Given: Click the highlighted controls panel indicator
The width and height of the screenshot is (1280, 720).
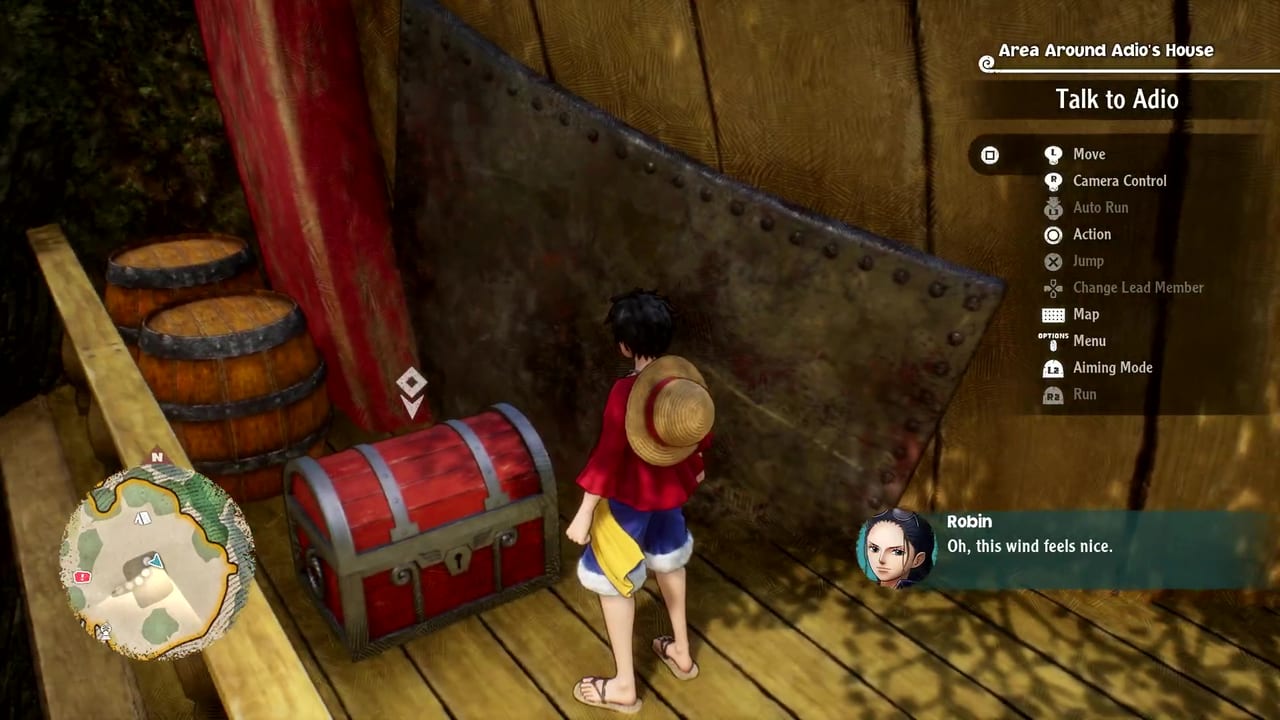Looking at the screenshot, I should (990, 155).
